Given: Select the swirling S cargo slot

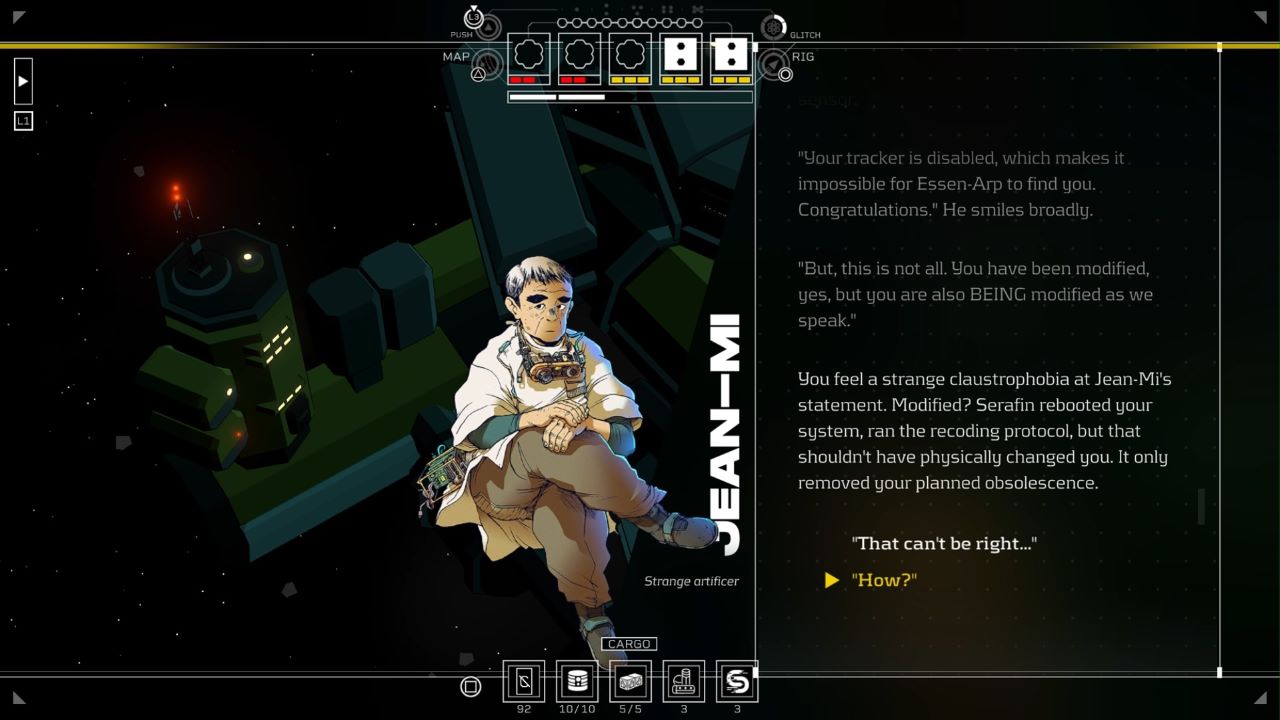Looking at the screenshot, I should click(737, 682).
